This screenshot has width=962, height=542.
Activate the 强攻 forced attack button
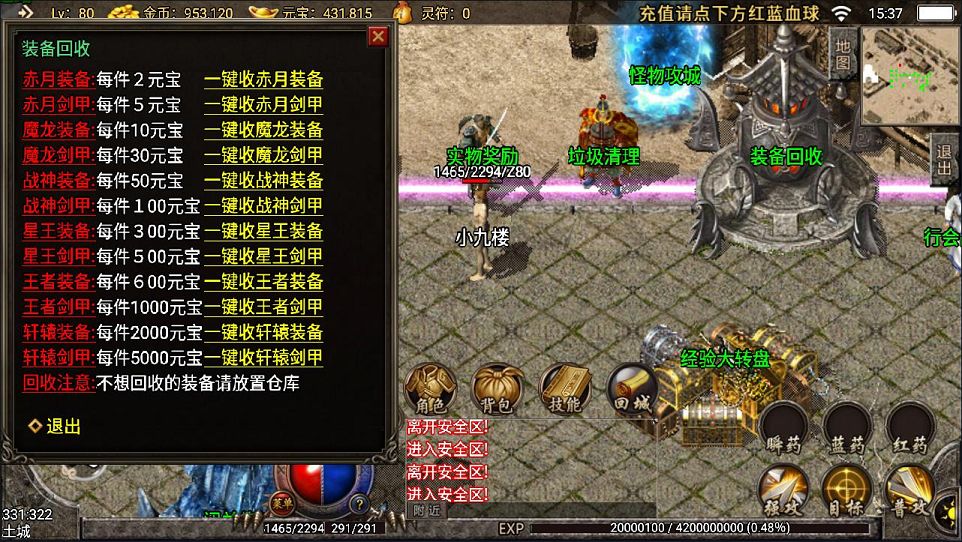[785, 492]
